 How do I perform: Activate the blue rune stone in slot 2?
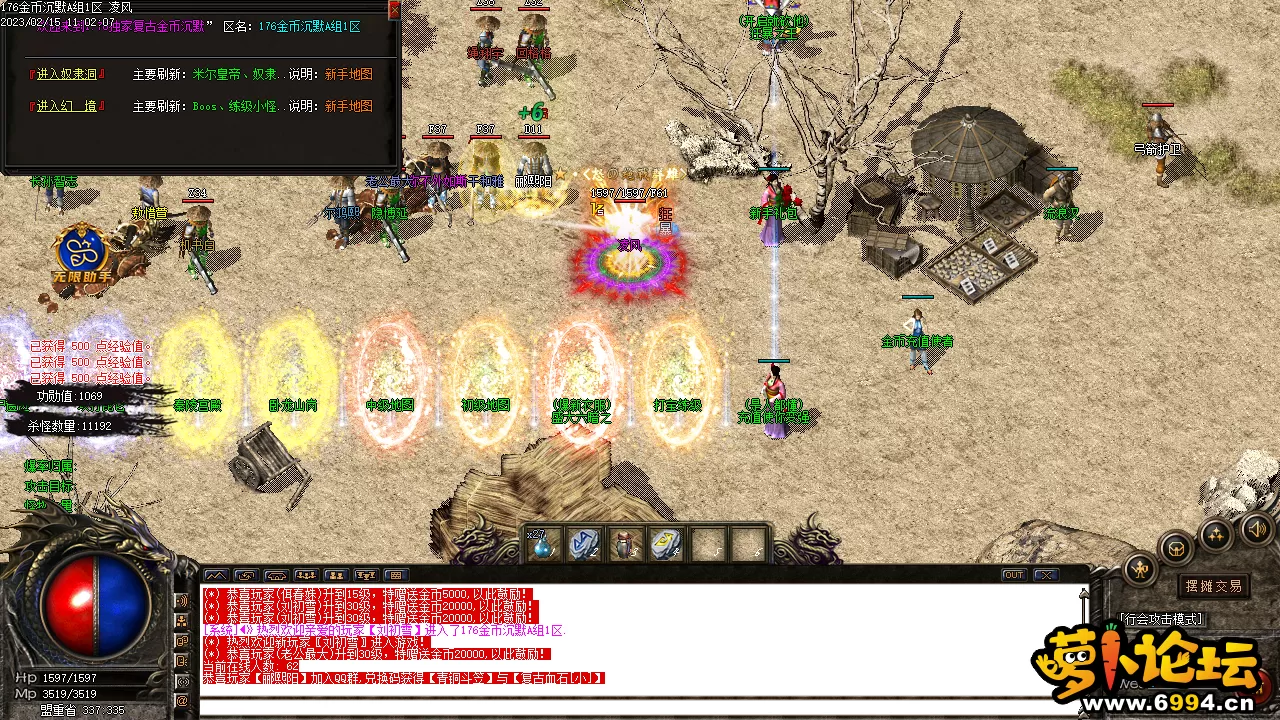click(584, 545)
